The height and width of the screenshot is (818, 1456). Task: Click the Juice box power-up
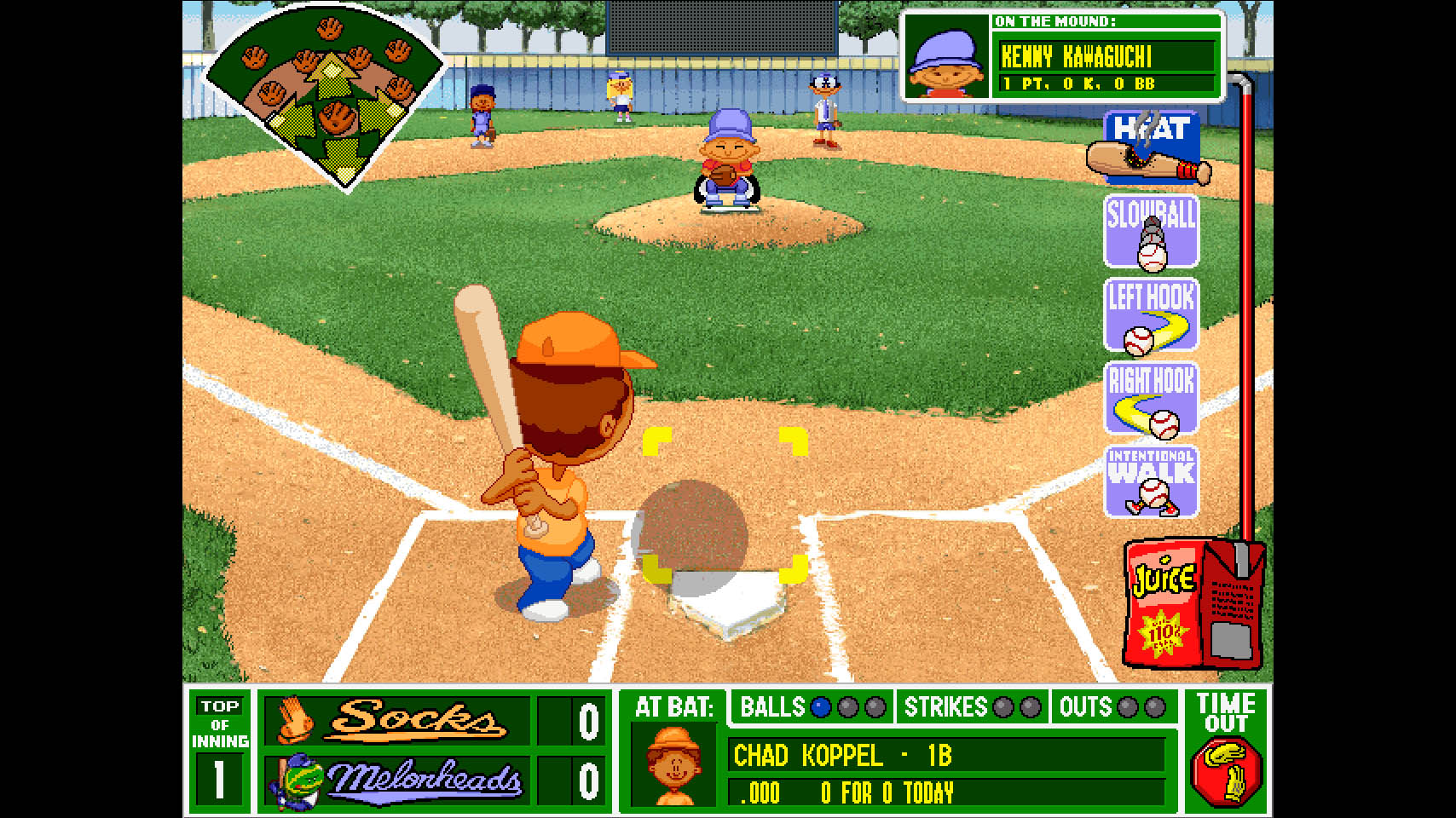[x=1192, y=603]
